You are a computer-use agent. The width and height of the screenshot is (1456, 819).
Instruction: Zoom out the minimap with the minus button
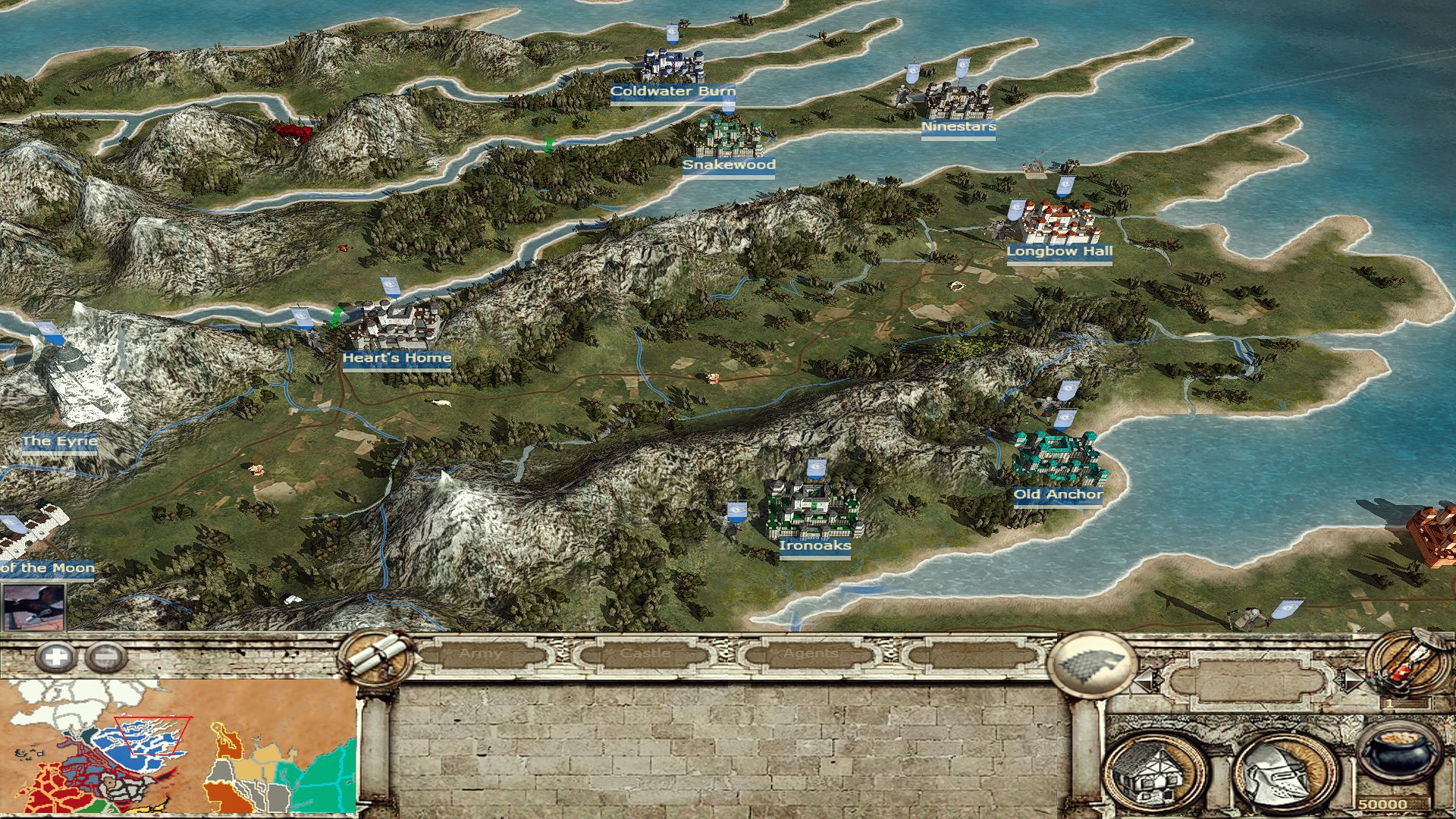click(105, 657)
